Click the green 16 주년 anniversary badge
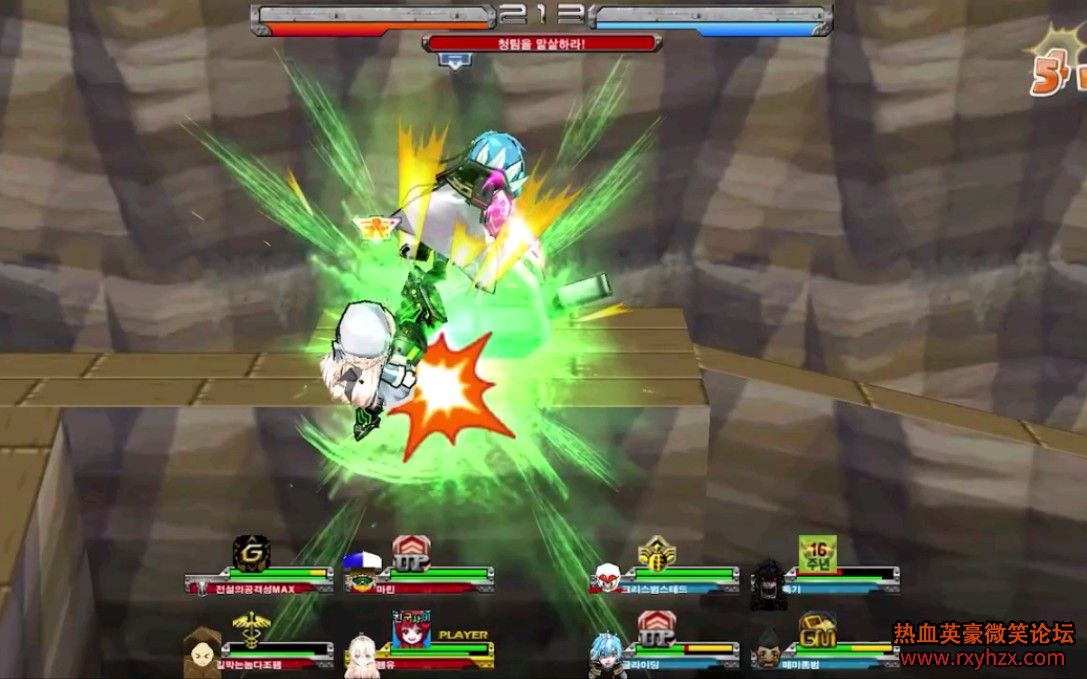The image size is (1087, 679). point(817,551)
